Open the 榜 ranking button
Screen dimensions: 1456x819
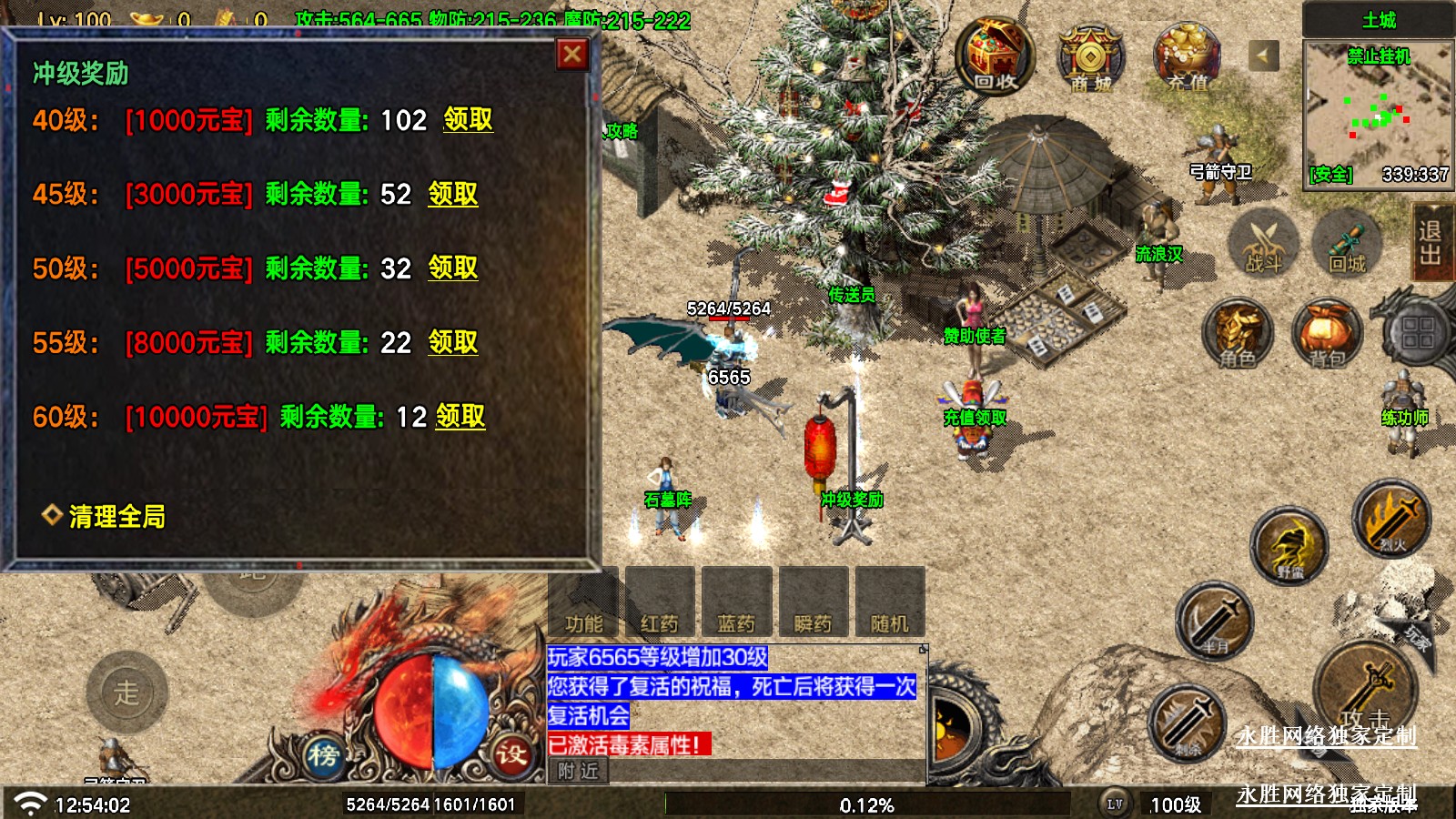pos(323,754)
